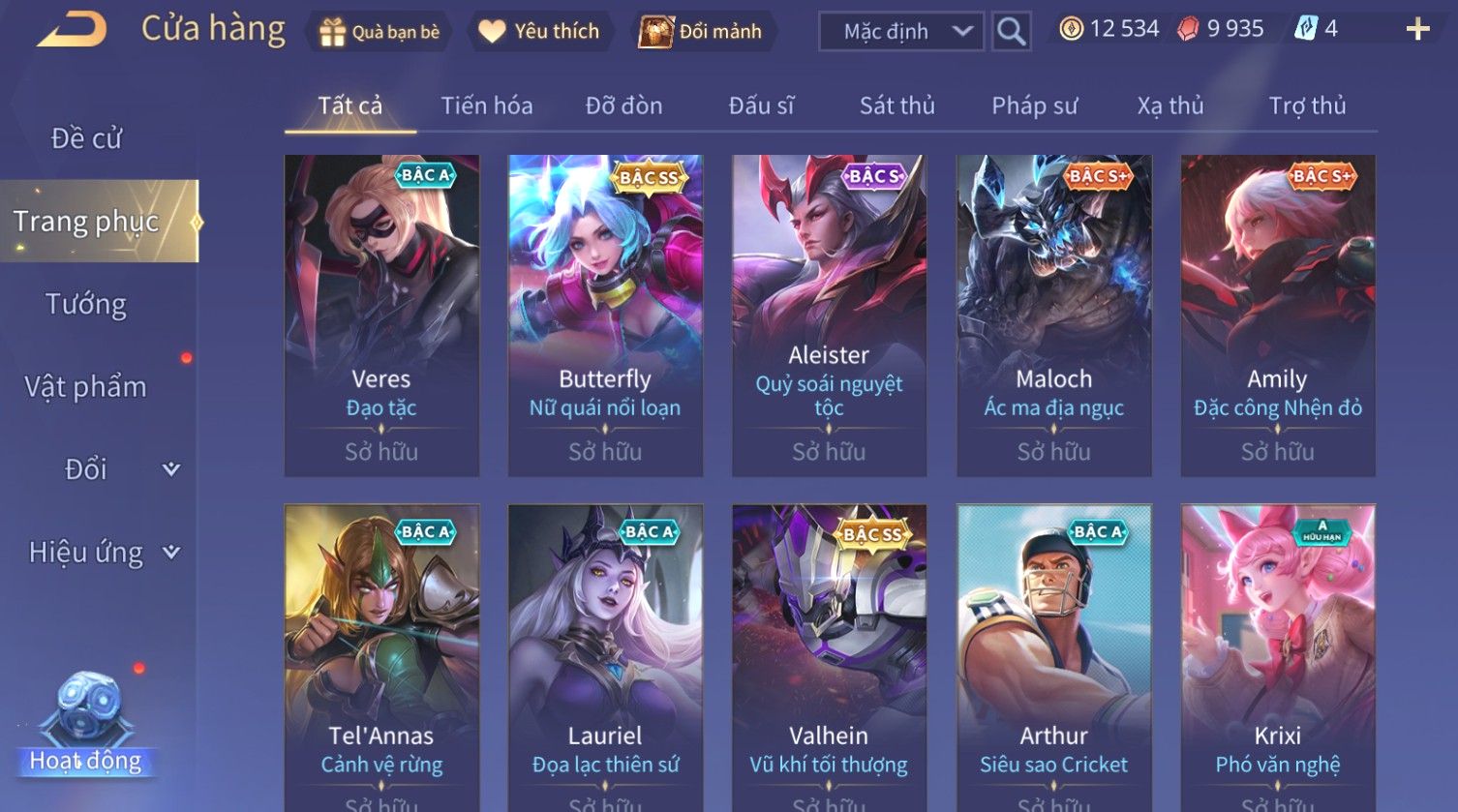Click the magnifying glass search button

[x=1011, y=32]
